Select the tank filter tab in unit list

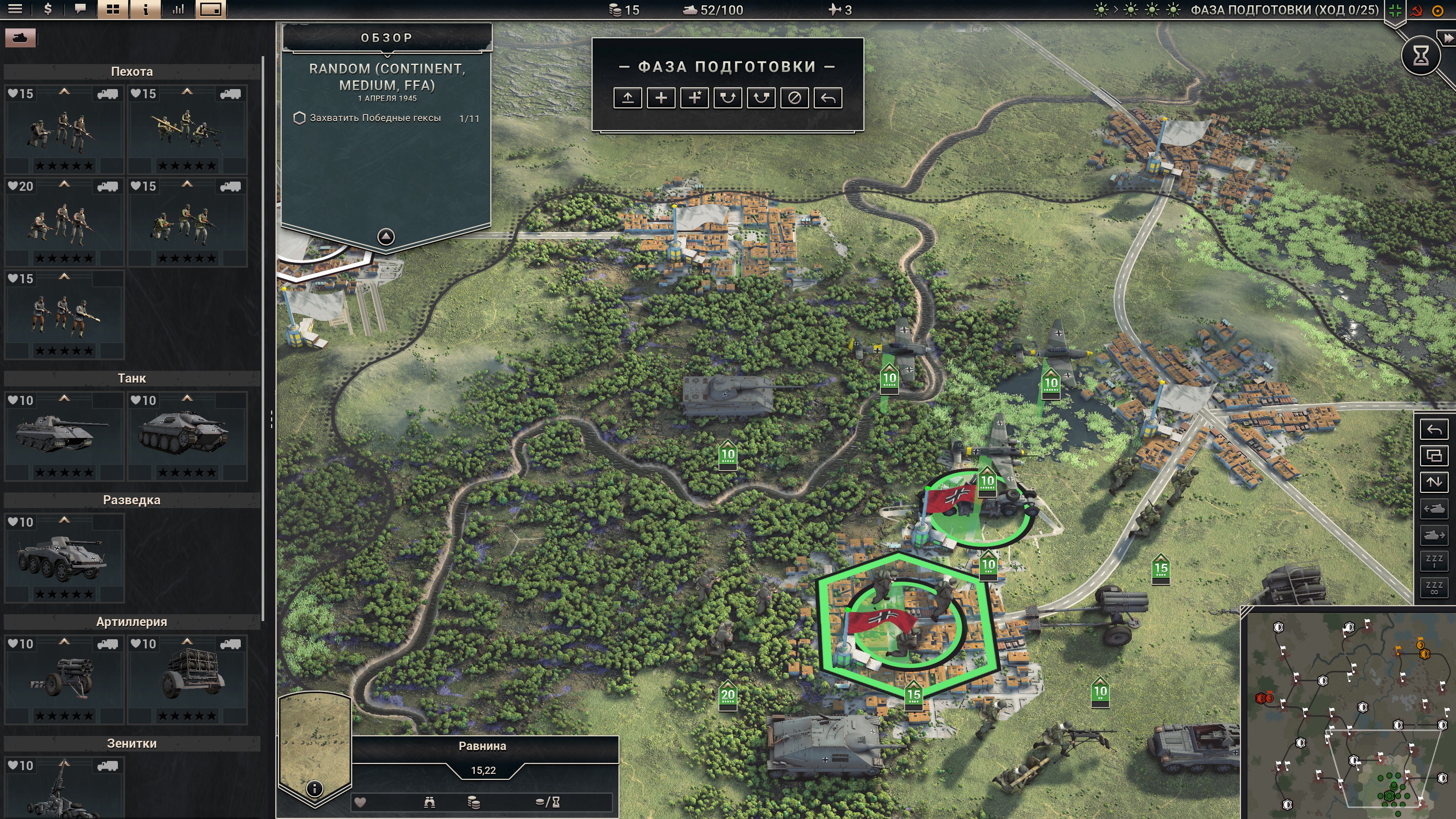point(20,38)
